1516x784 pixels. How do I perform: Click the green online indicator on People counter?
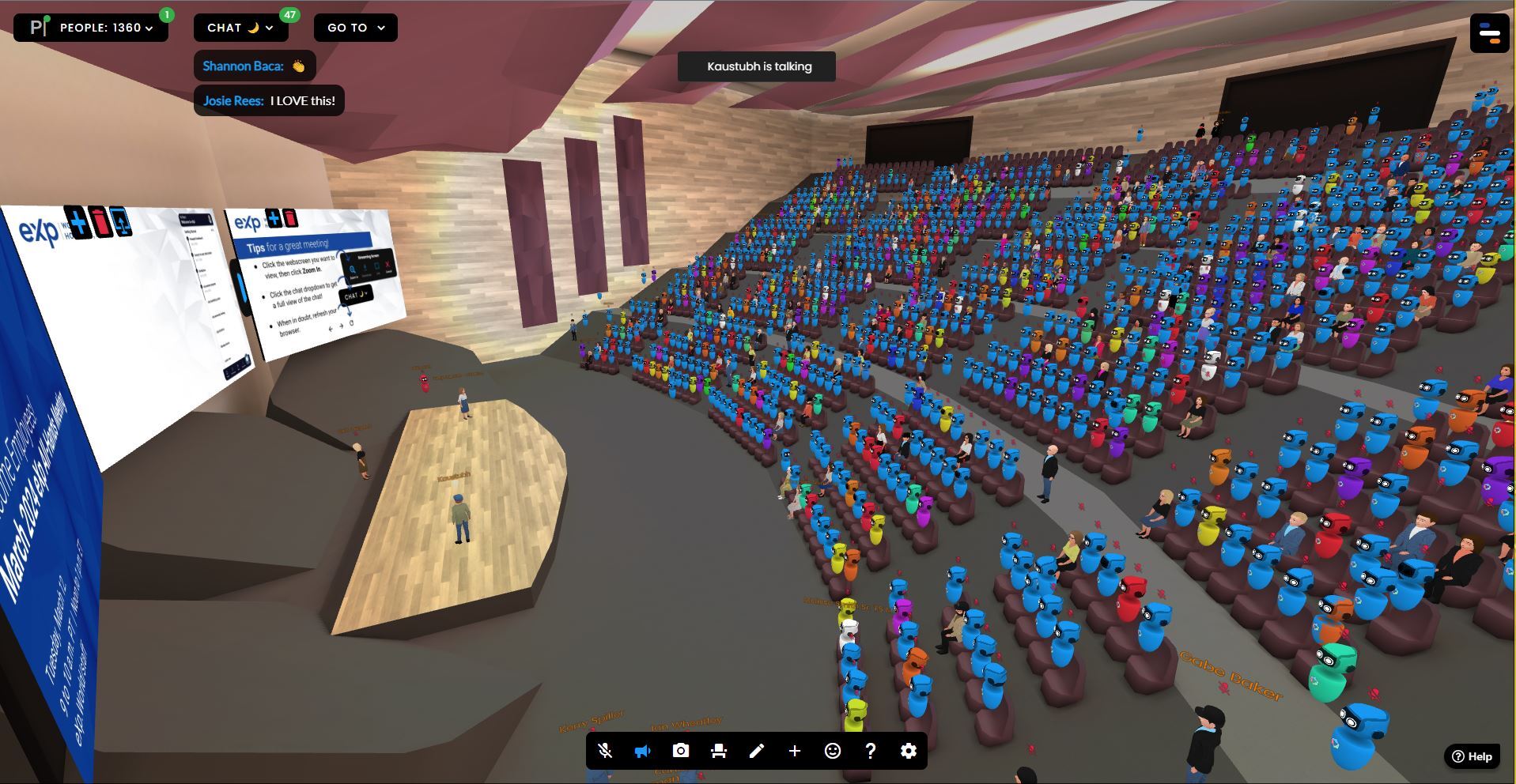click(166, 13)
